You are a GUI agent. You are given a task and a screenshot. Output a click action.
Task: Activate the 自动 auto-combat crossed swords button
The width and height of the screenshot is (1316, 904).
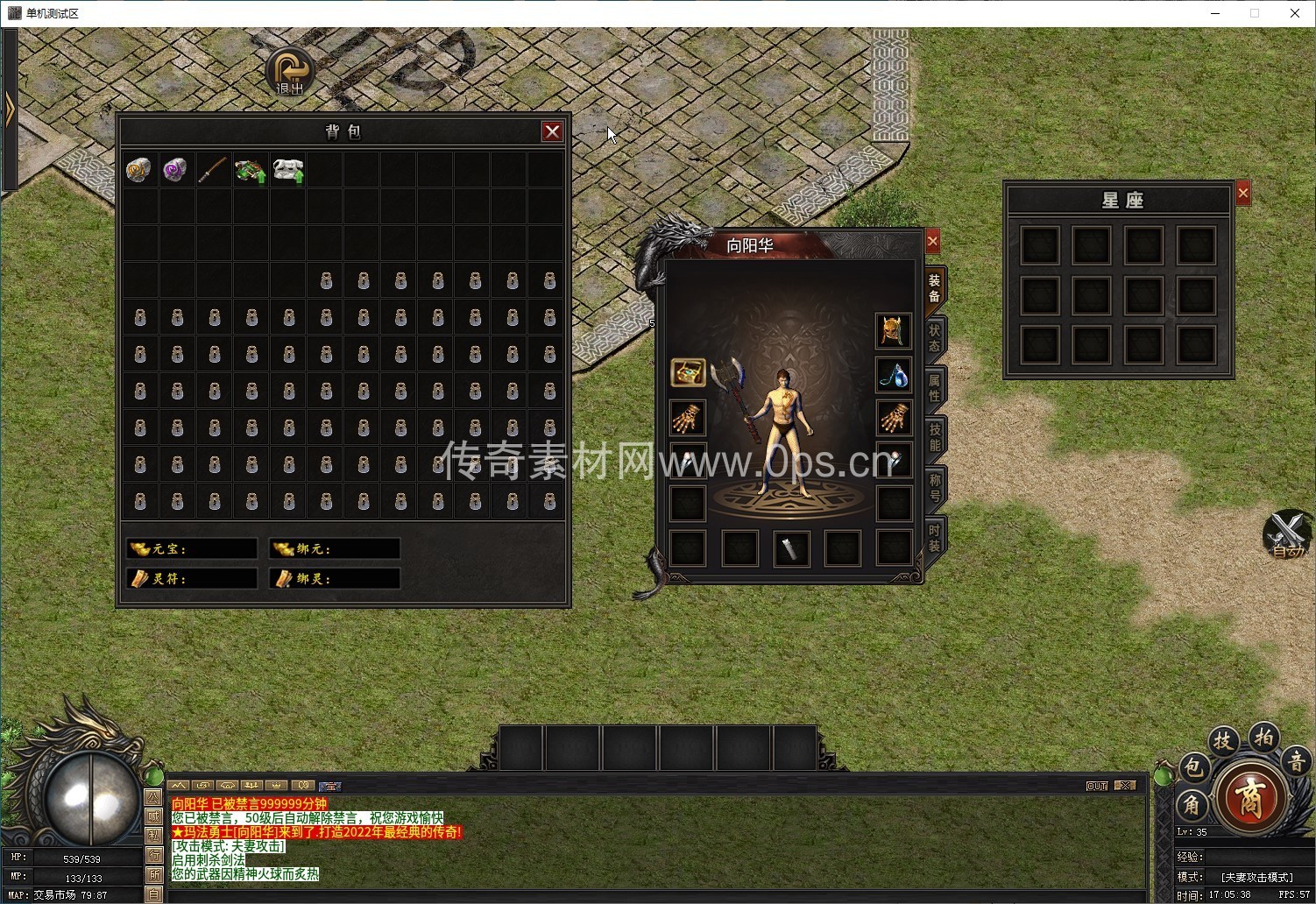tap(1287, 533)
